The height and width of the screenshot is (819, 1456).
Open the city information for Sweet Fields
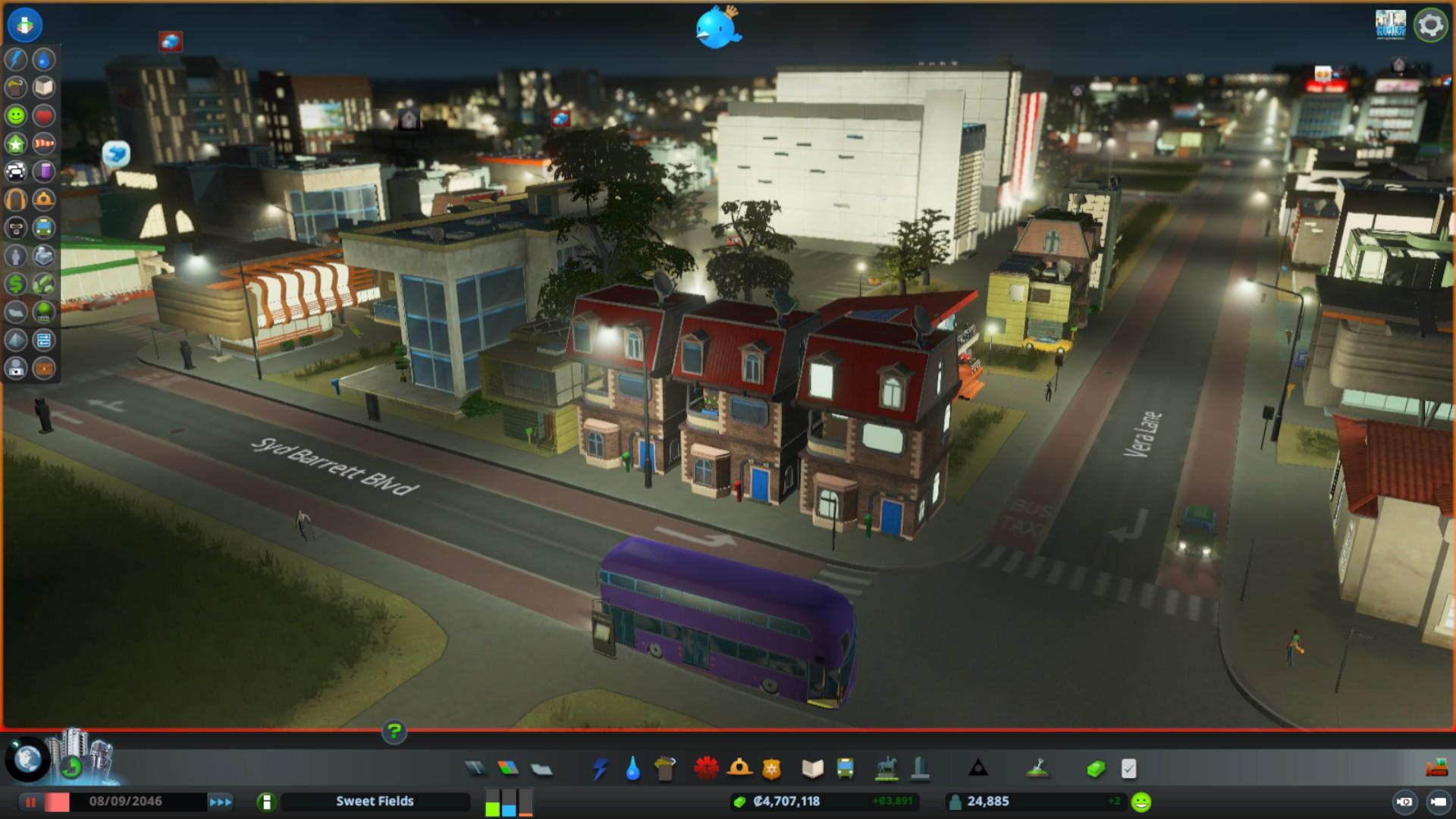point(375,802)
